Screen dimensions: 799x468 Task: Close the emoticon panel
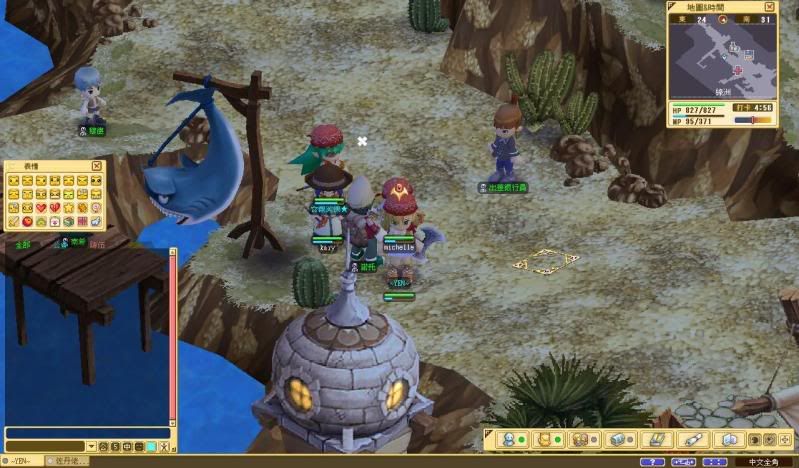97,166
